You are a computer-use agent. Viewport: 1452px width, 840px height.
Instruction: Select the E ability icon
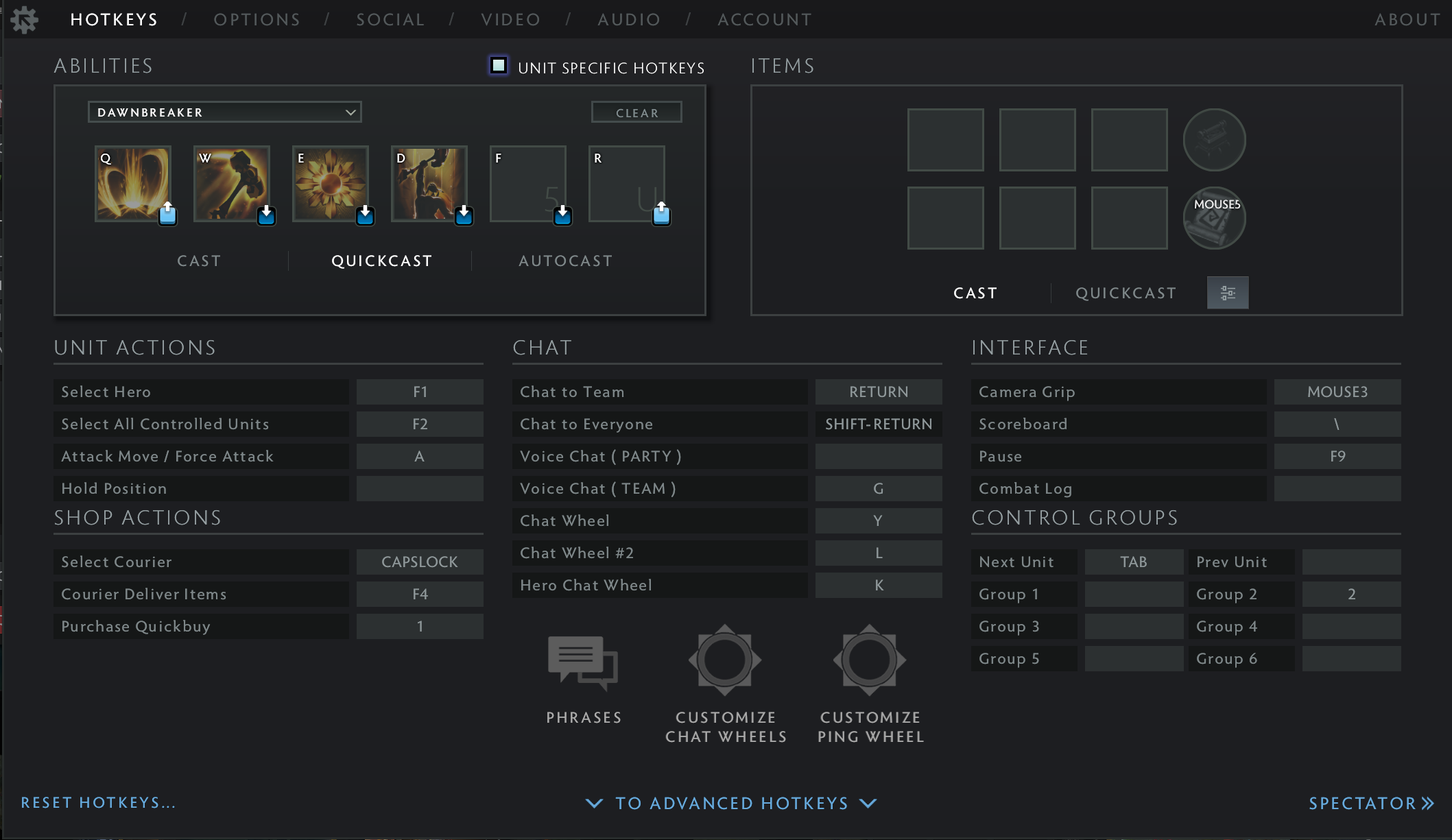click(331, 183)
